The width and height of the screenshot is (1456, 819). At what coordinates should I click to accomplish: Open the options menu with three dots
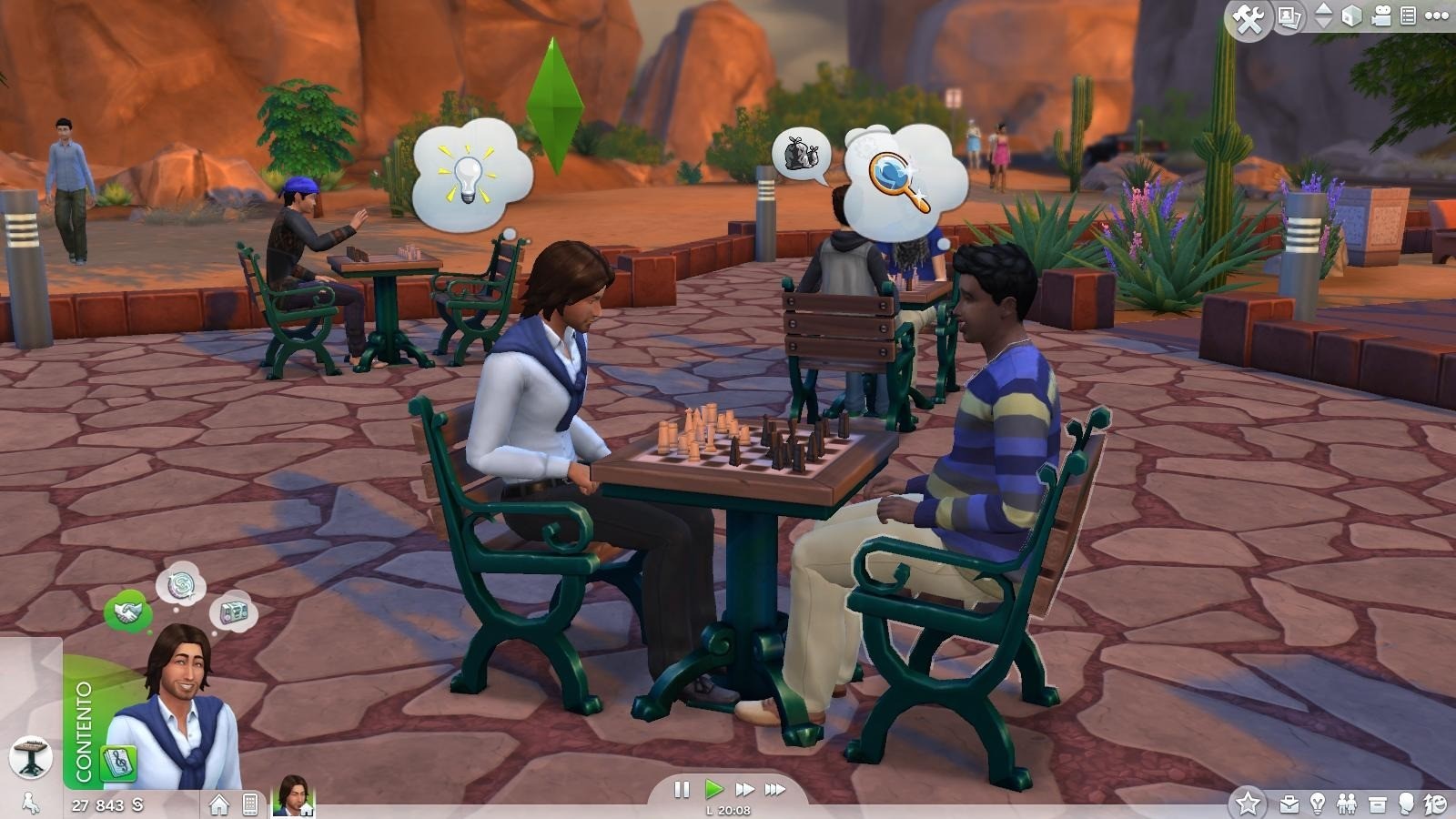pos(1439,15)
